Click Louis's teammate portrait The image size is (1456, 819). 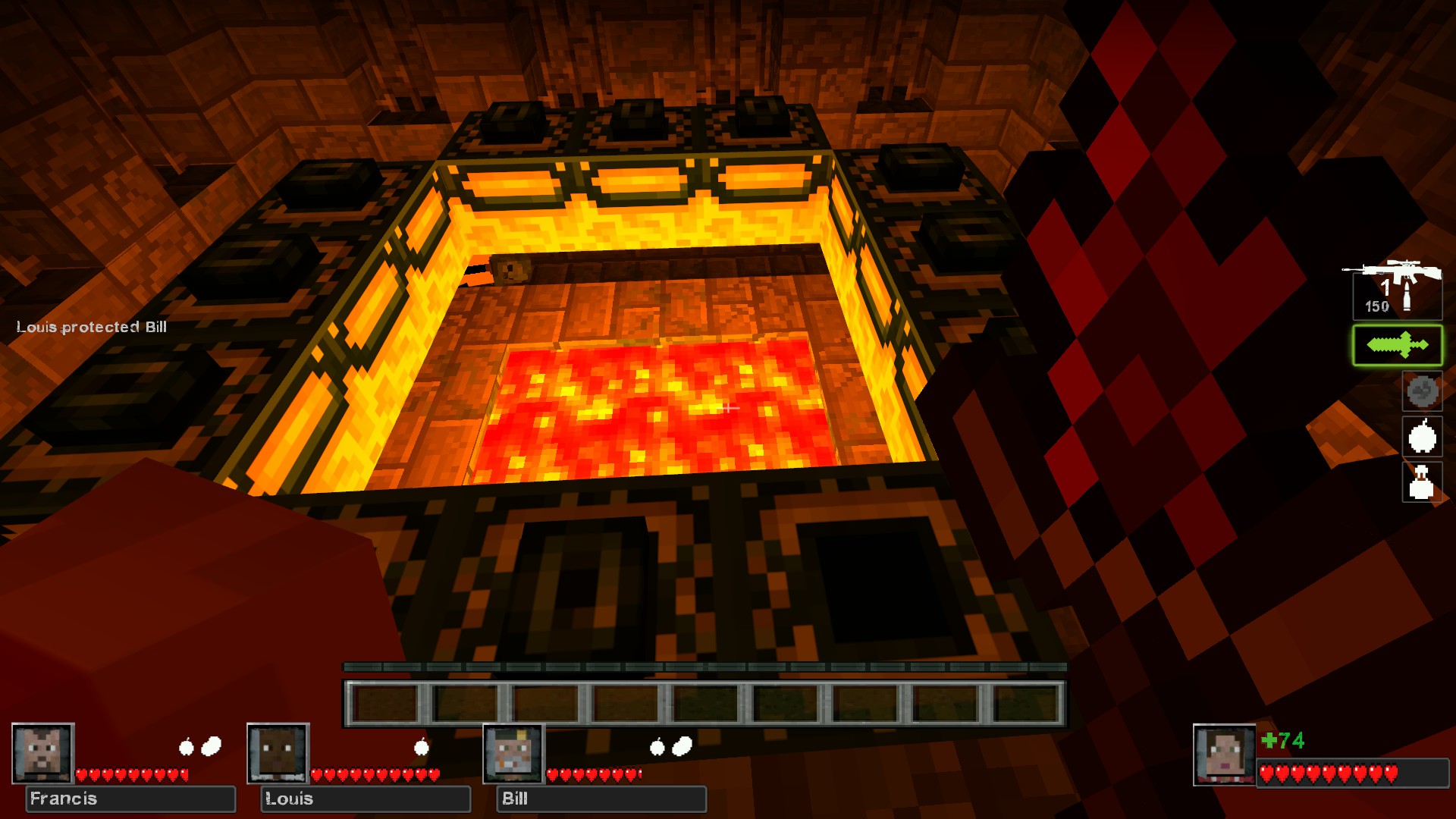pyautogui.click(x=278, y=753)
